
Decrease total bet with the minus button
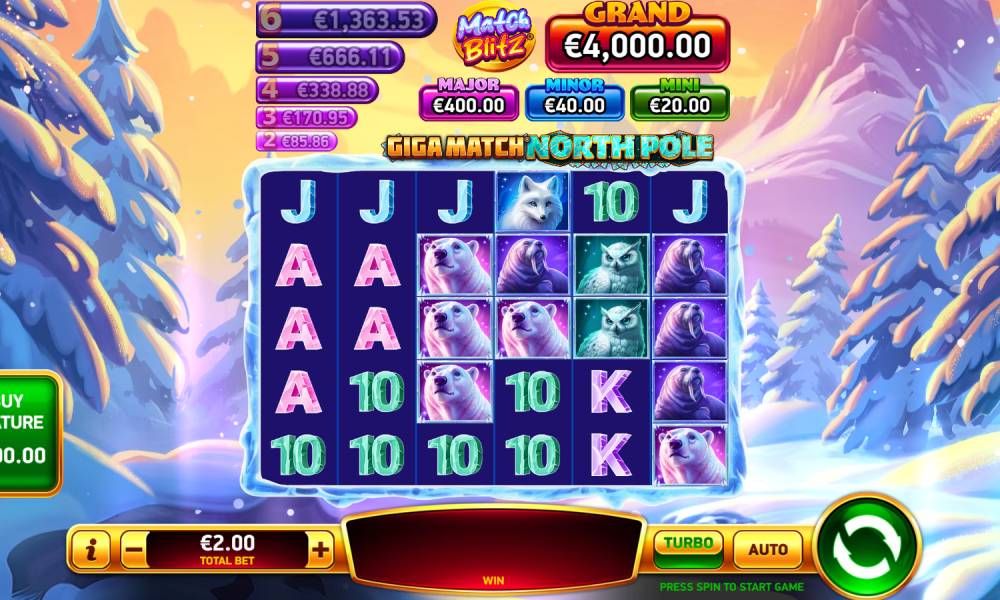pos(133,548)
